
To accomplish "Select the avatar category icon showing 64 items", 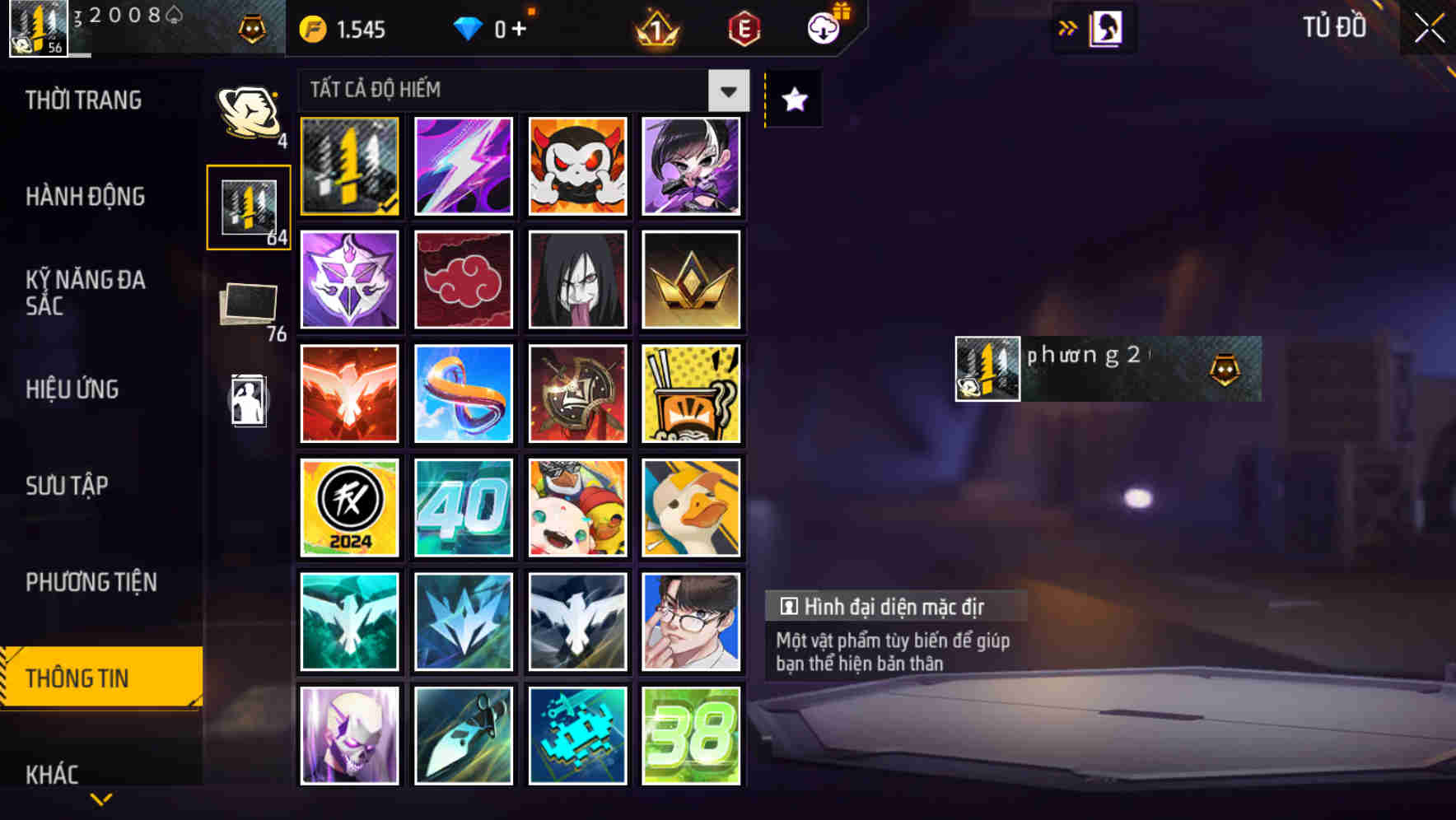I will point(248,206).
